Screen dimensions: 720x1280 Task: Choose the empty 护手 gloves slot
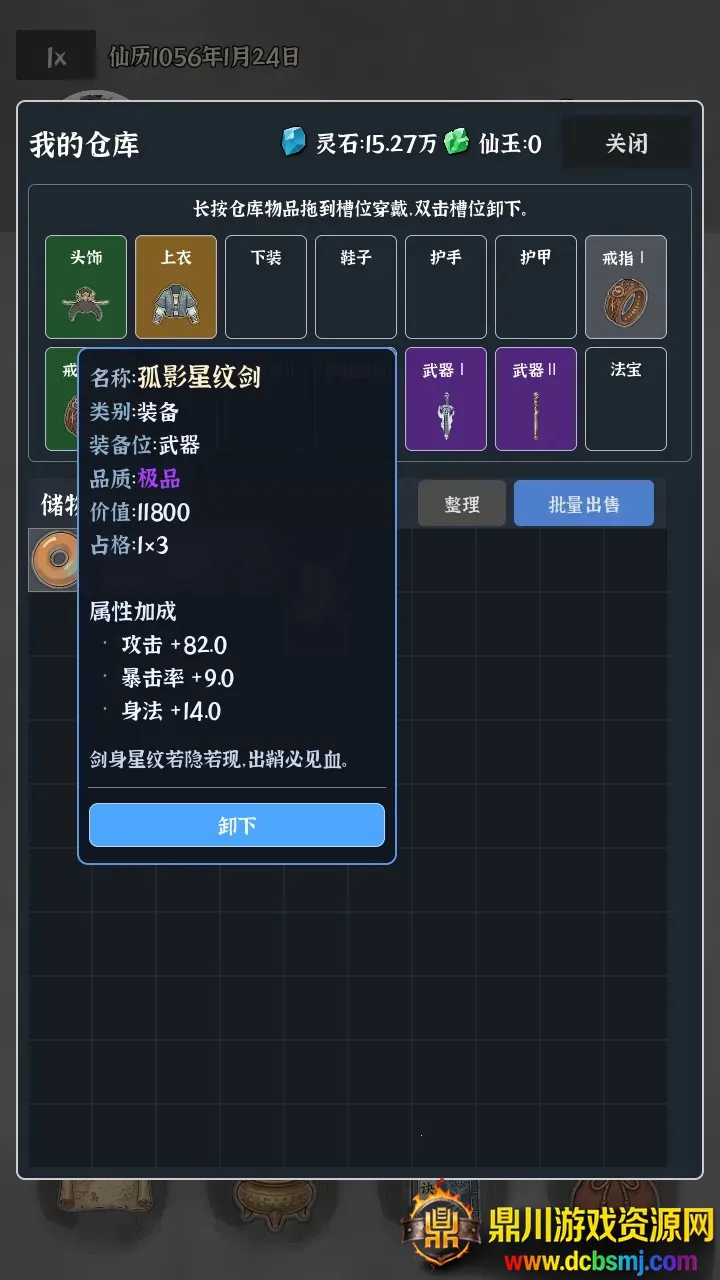tap(446, 287)
